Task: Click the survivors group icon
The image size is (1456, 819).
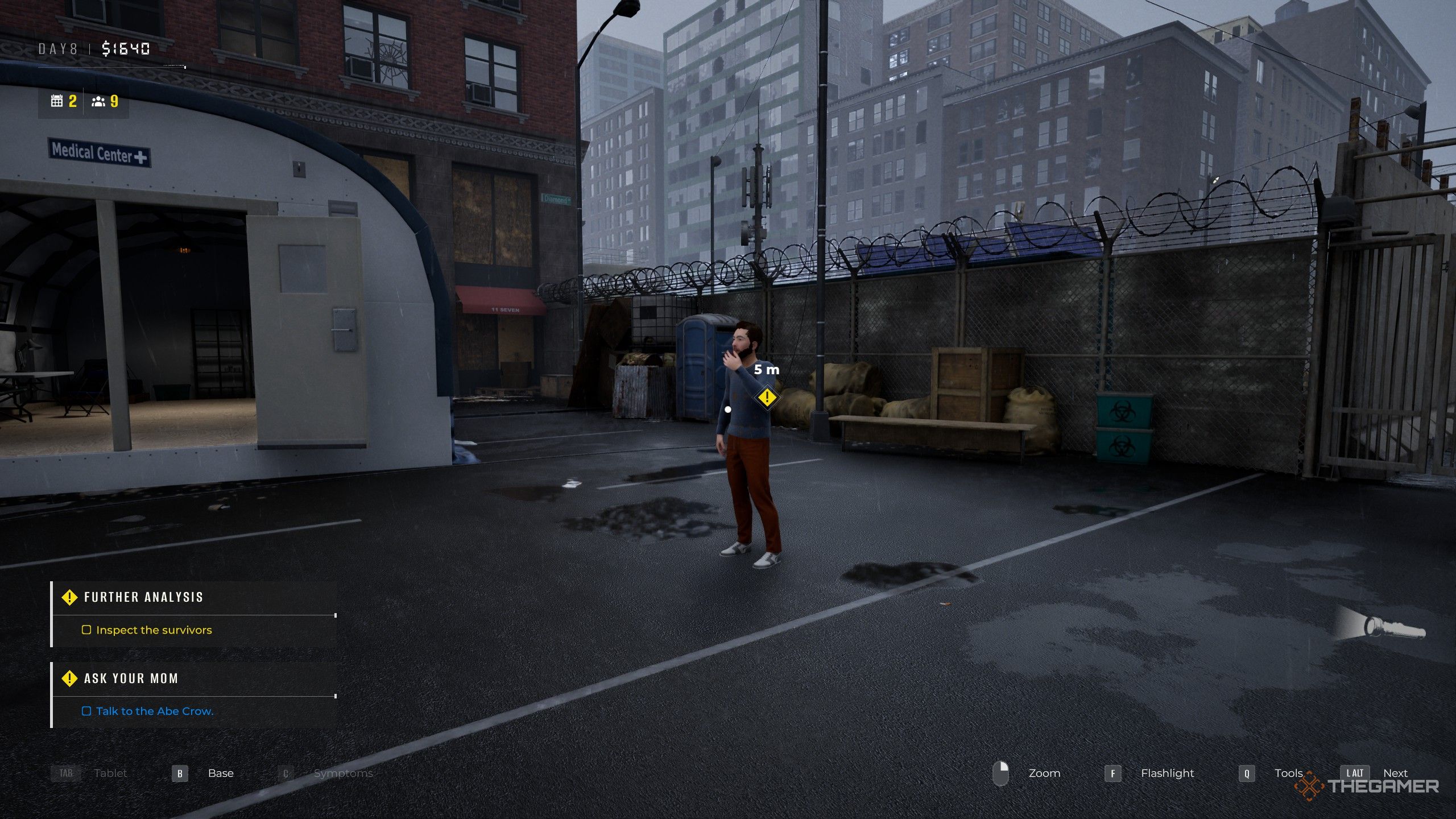Action: tap(98, 101)
